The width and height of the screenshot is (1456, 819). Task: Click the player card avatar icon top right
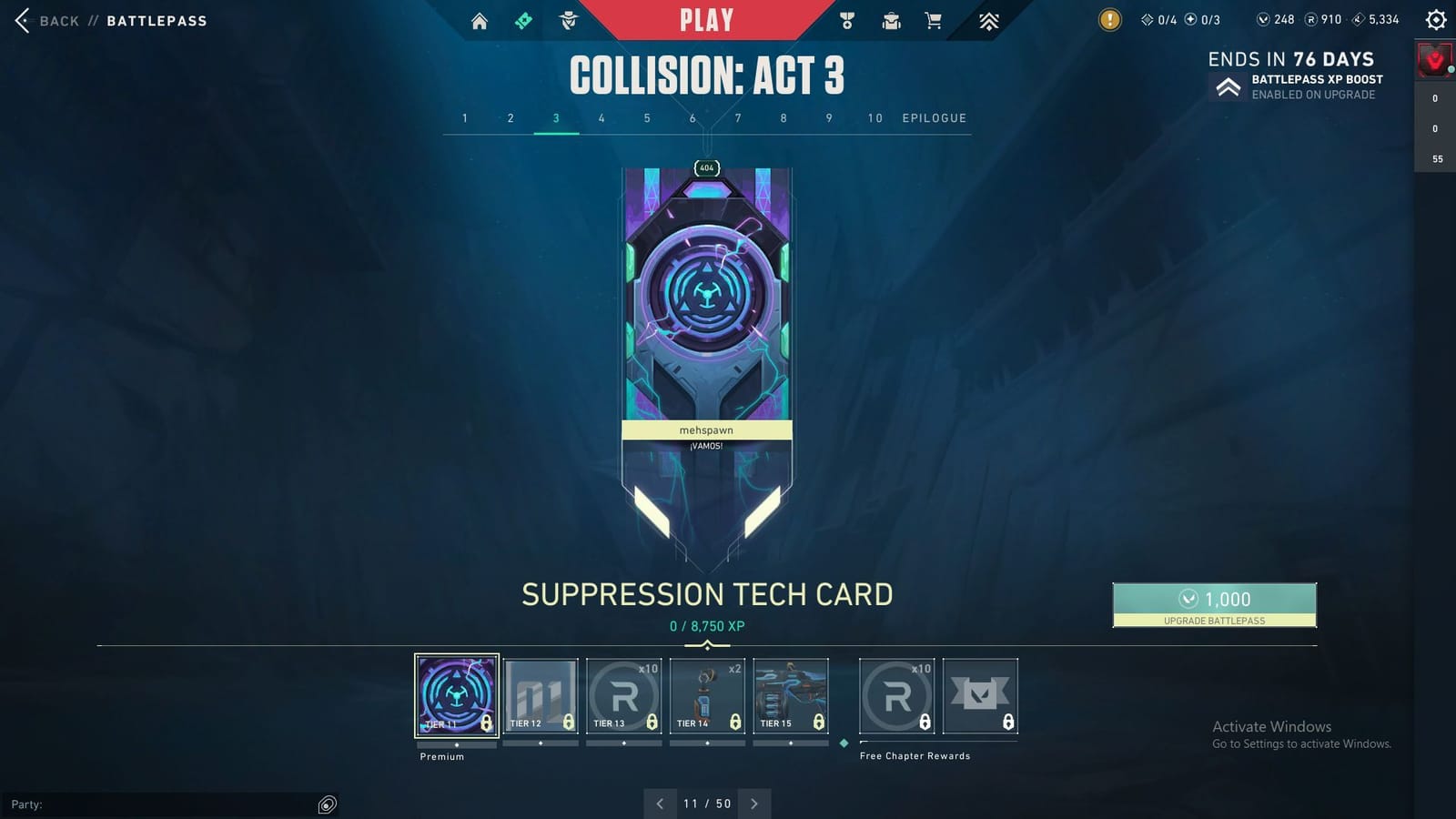1433,61
